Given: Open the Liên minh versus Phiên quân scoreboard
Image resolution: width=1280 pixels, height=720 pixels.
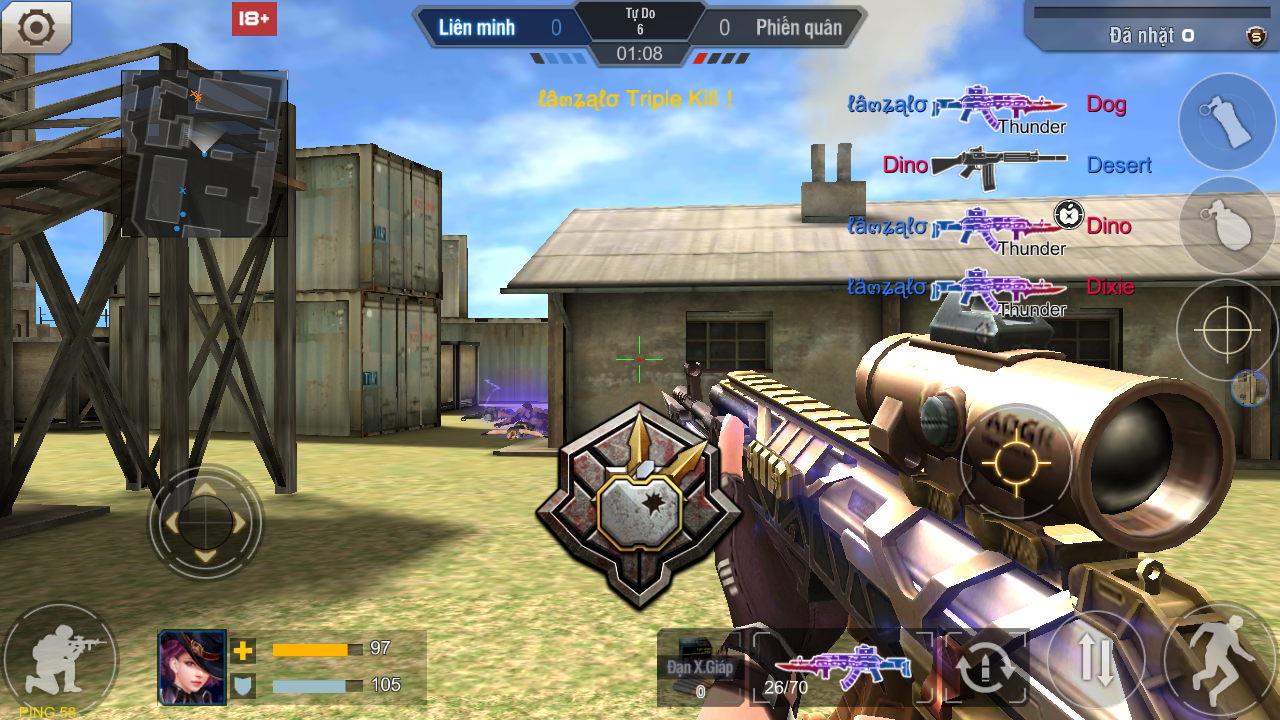Looking at the screenshot, I should 640,28.
